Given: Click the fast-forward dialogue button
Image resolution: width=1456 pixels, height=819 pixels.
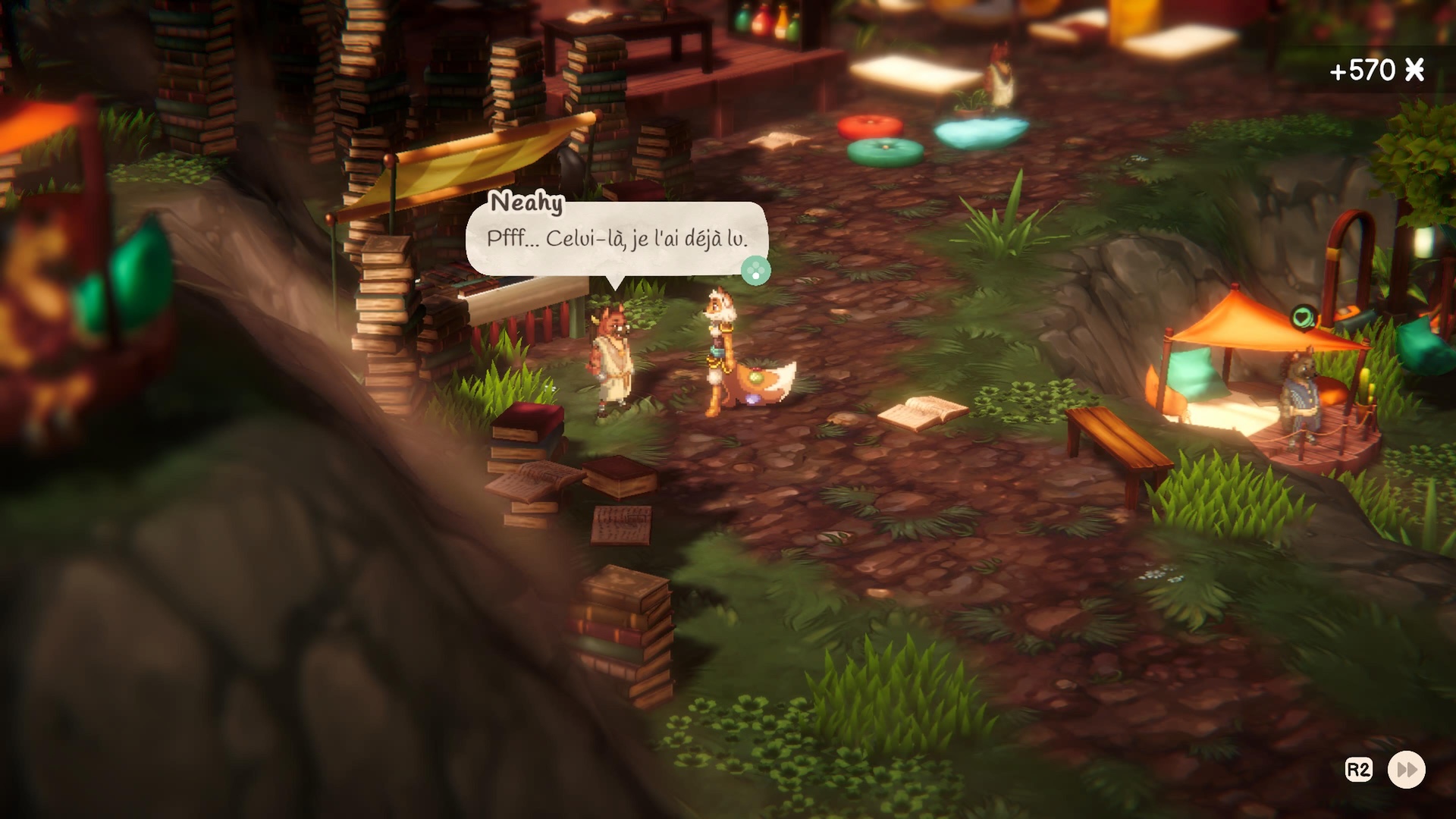Looking at the screenshot, I should click(x=1406, y=770).
